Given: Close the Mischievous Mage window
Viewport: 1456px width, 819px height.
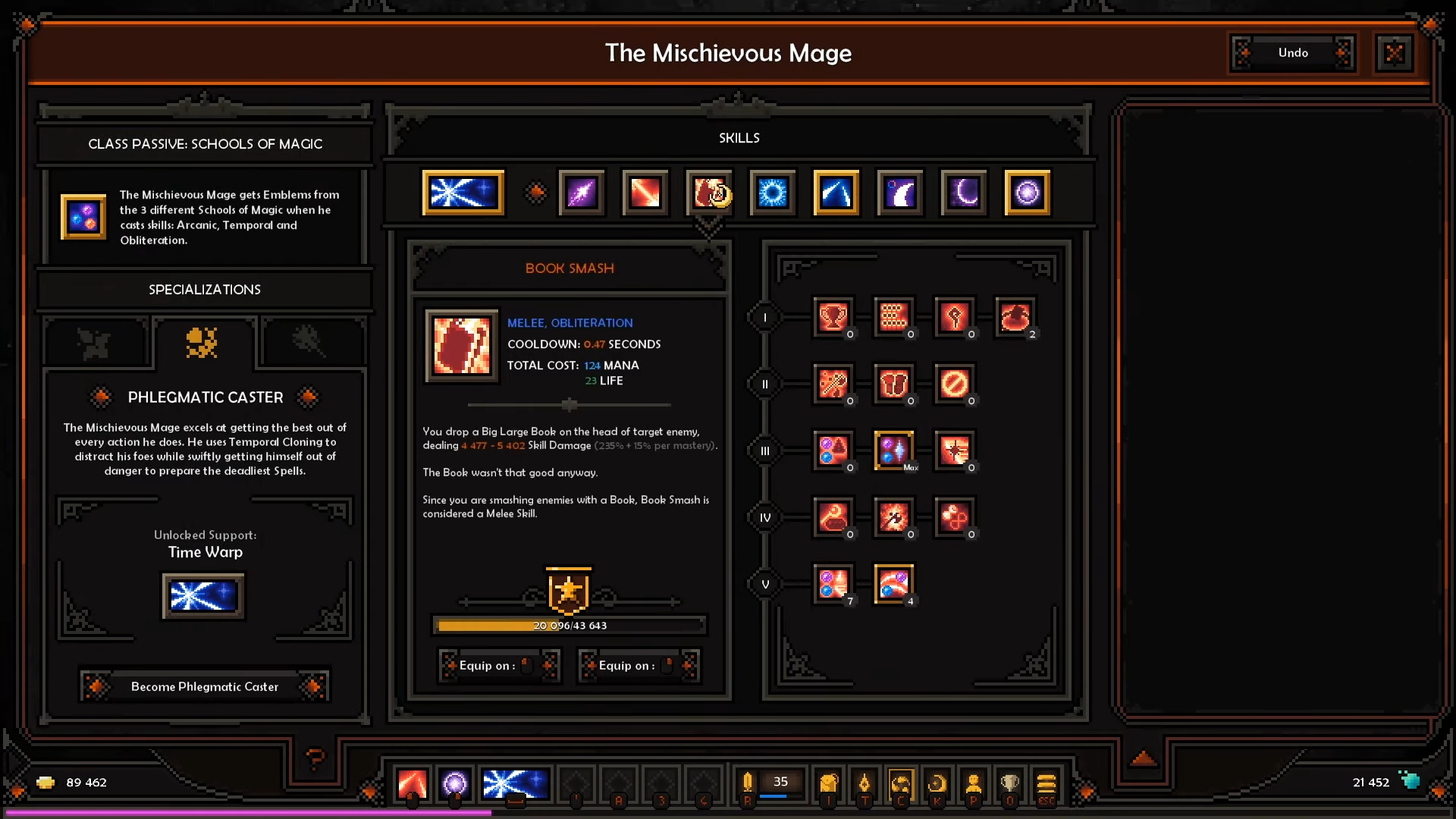Looking at the screenshot, I should pyautogui.click(x=1394, y=53).
